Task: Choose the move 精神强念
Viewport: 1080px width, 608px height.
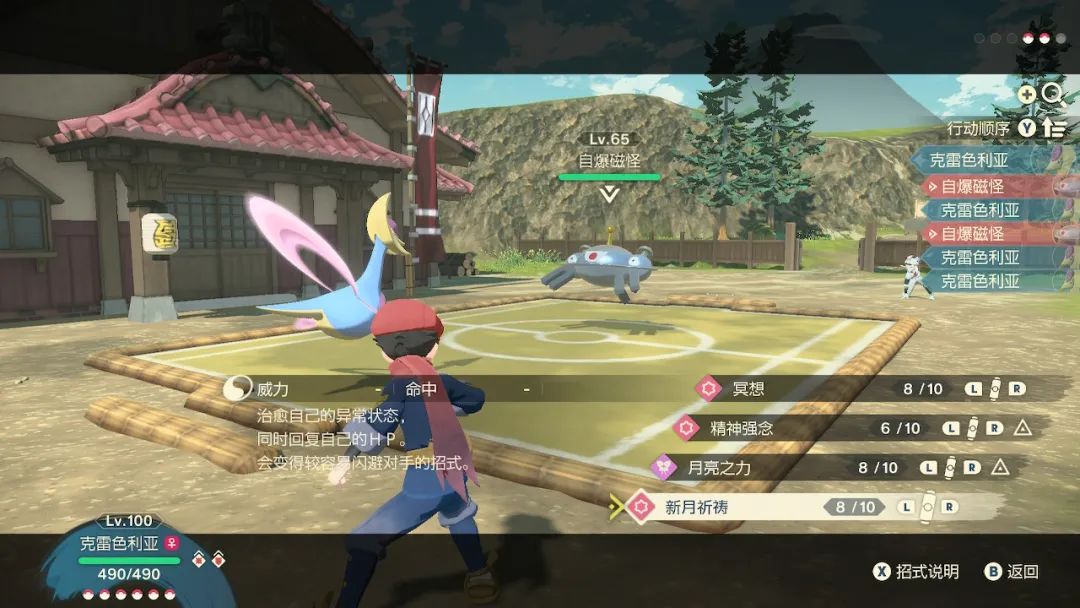Action: tap(742, 428)
